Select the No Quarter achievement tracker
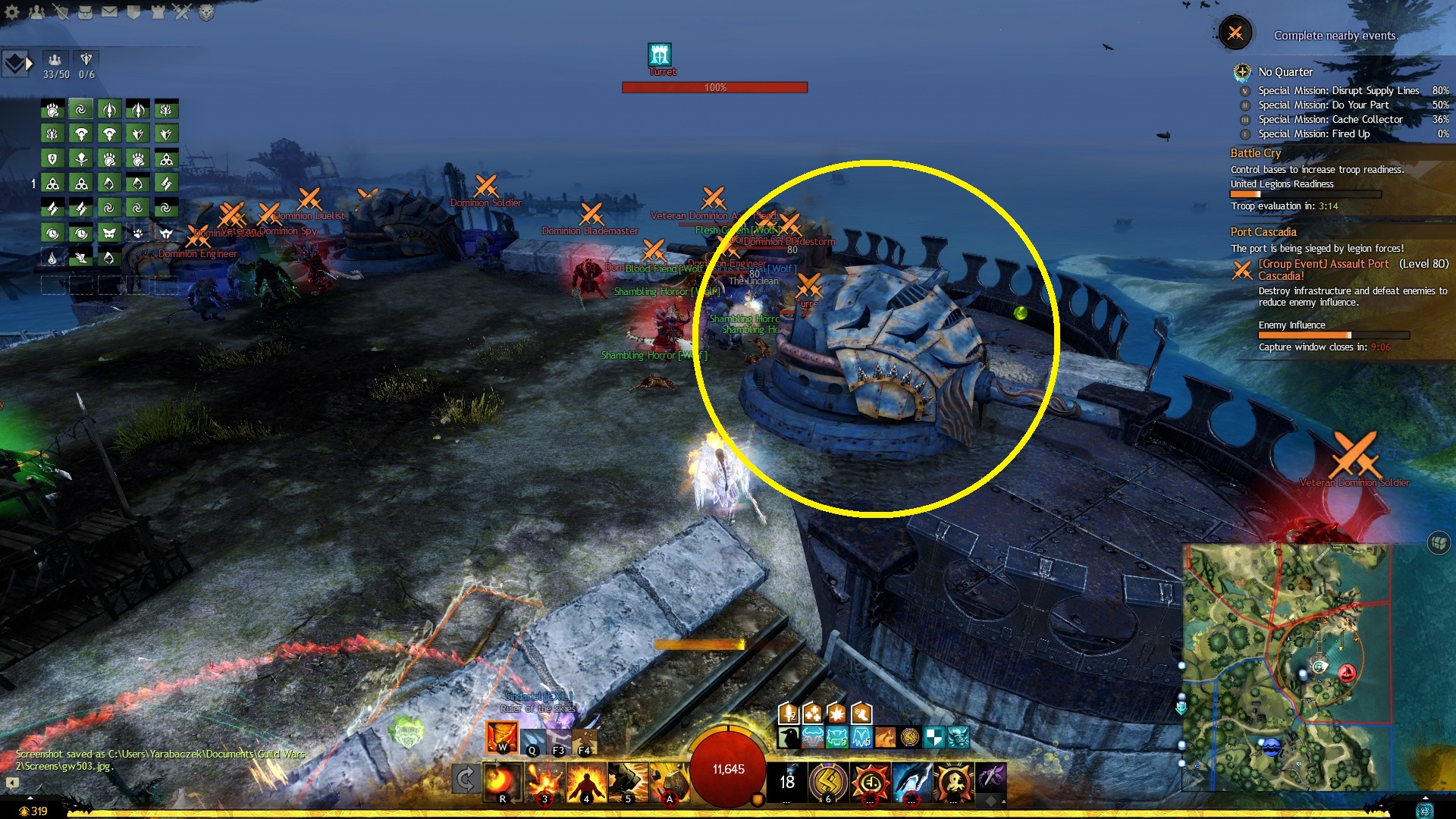Image resolution: width=1456 pixels, height=819 pixels. tap(1285, 72)
